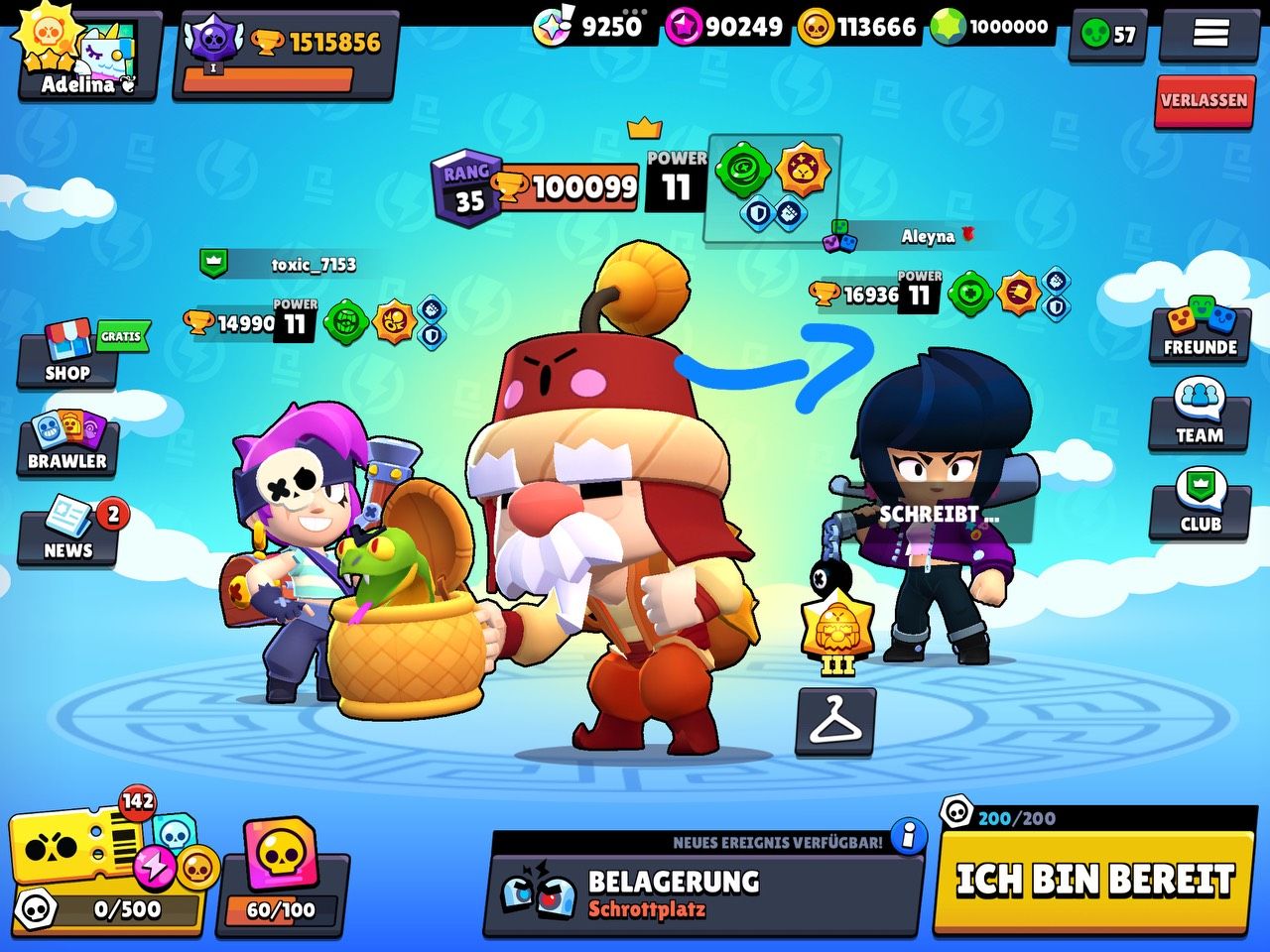Open the green skull counter showing 57
Image resolution: width=1270 pixels, height=952 pixels.
(x=1107, y=35)
